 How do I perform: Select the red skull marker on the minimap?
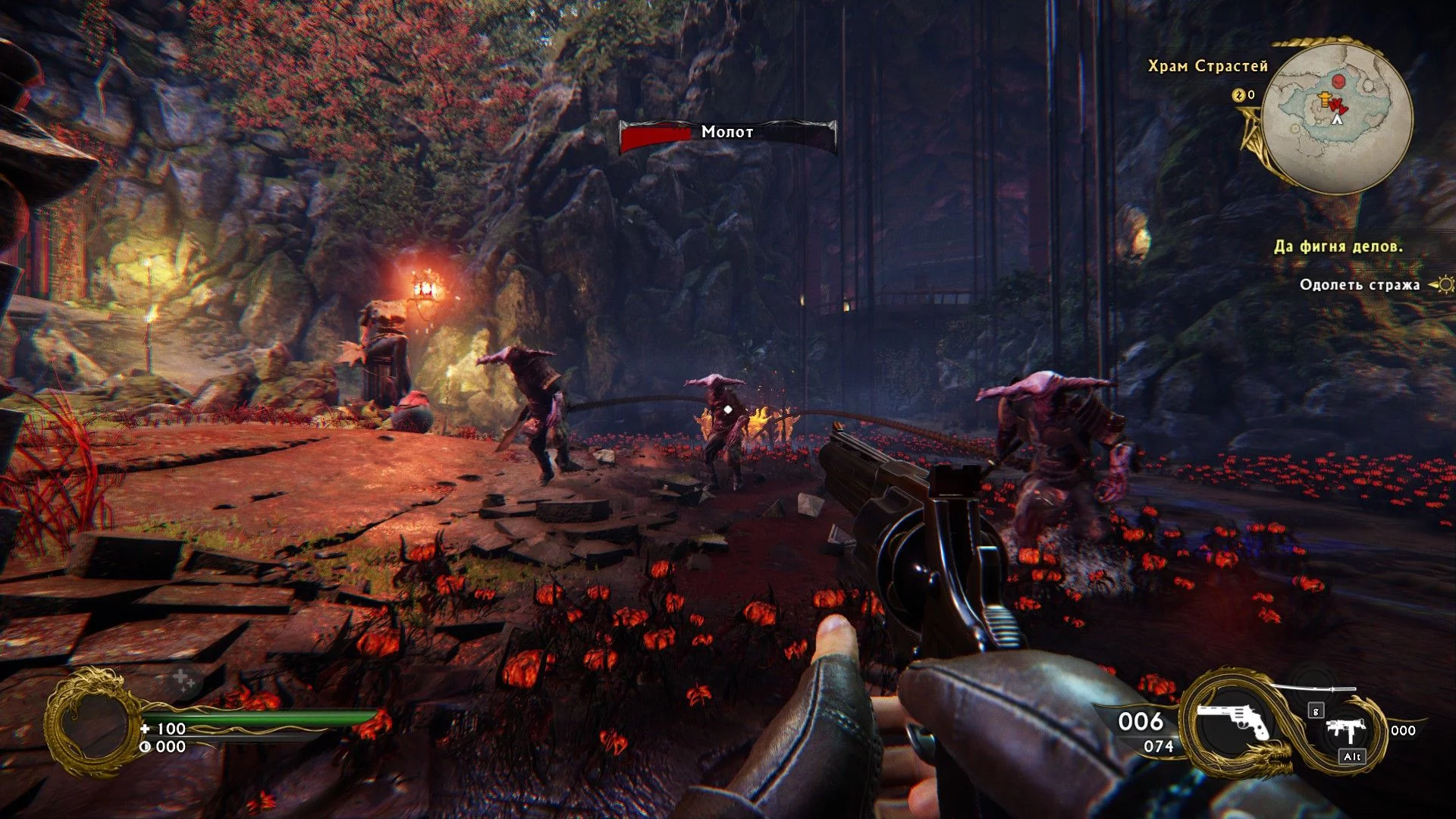[x=1340, y=80]
